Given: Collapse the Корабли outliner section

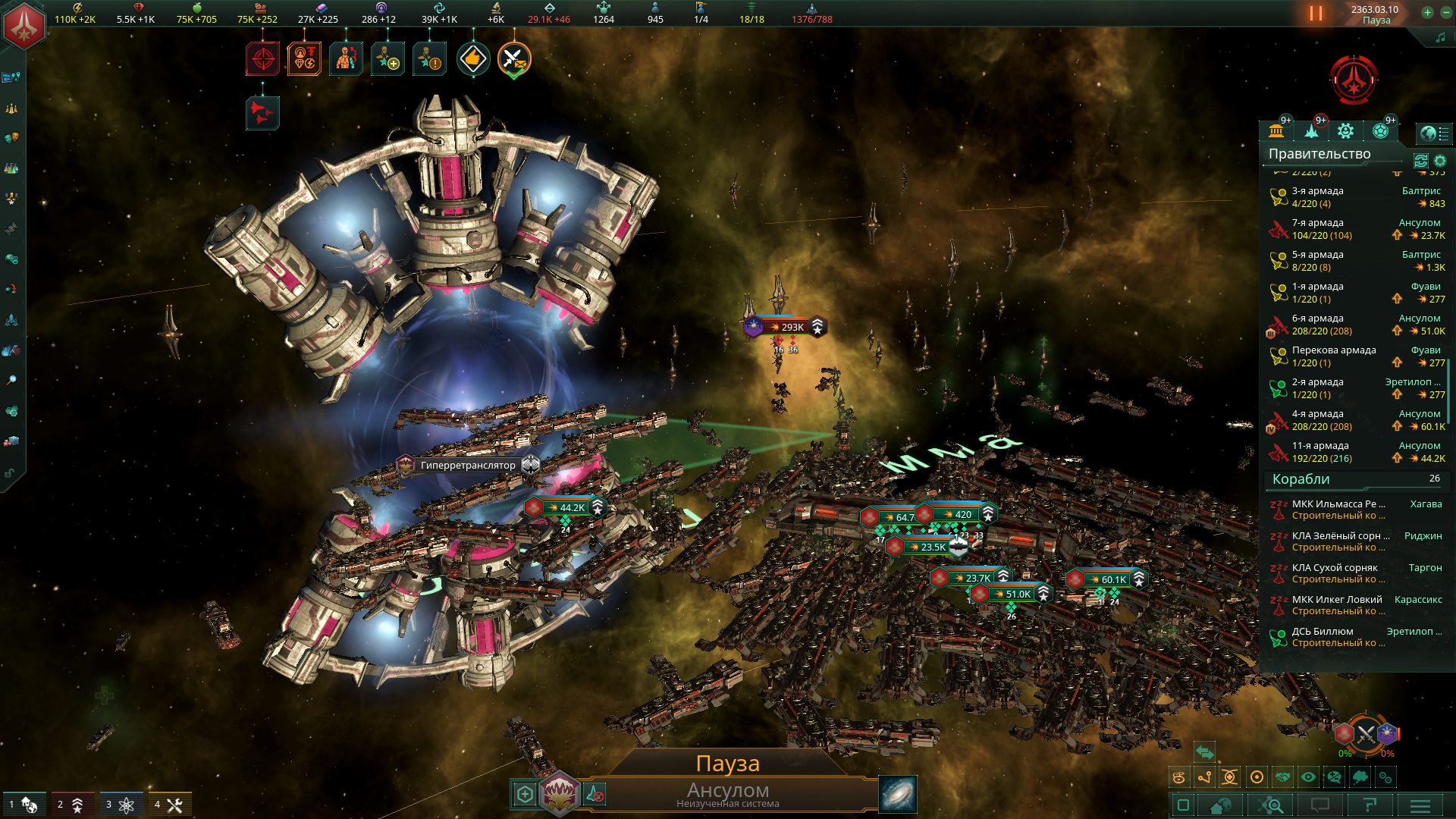Looking at the screenshot, I should [1301, 479].
